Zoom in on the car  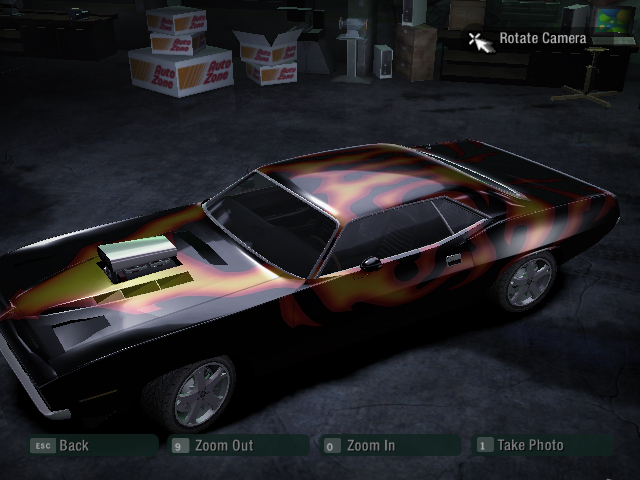tap(370, 445)
